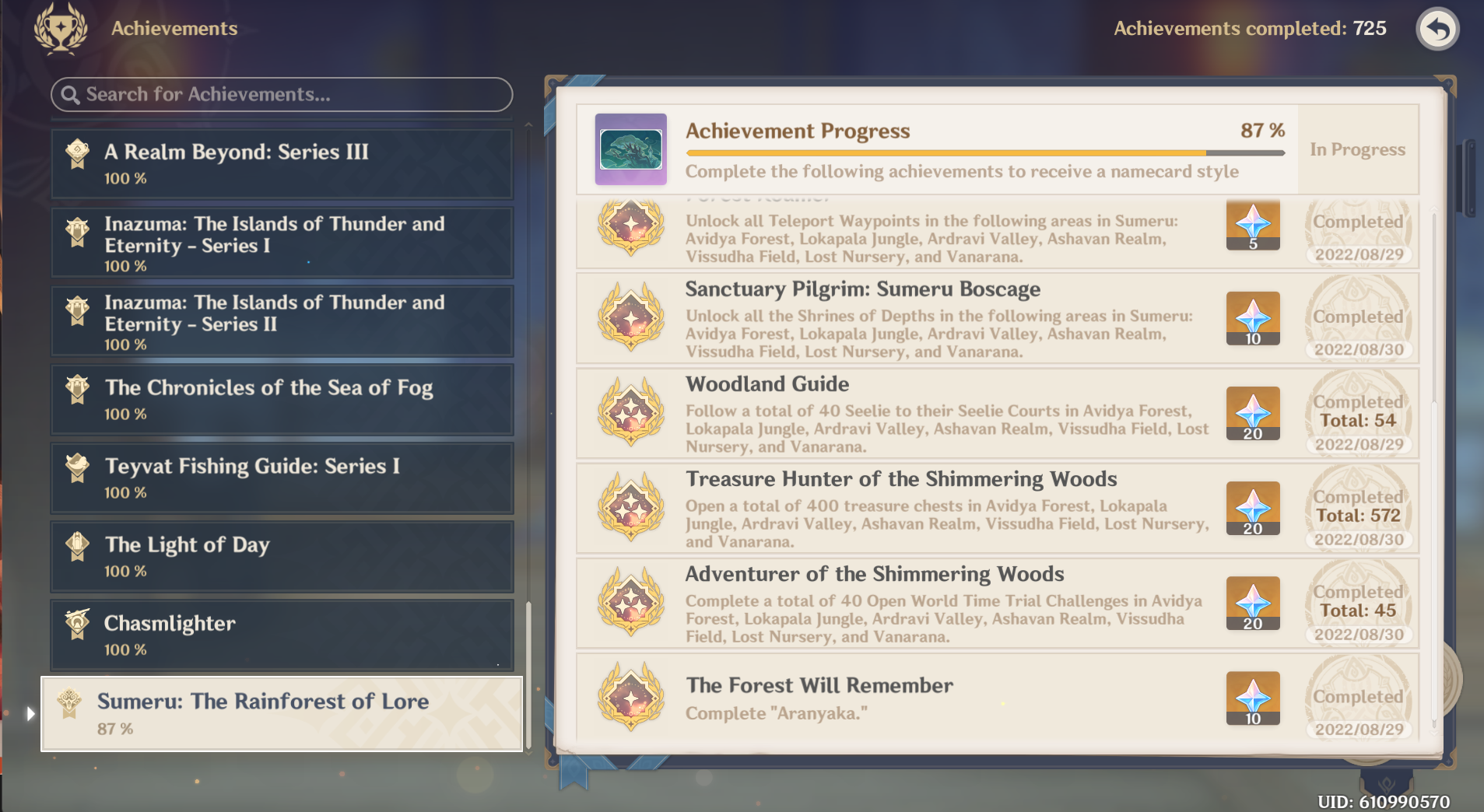Screen dimensions: 1484x812
Task: Open Teyvat Fishing Guide: Series I
Action: click(x=280, y=478)
